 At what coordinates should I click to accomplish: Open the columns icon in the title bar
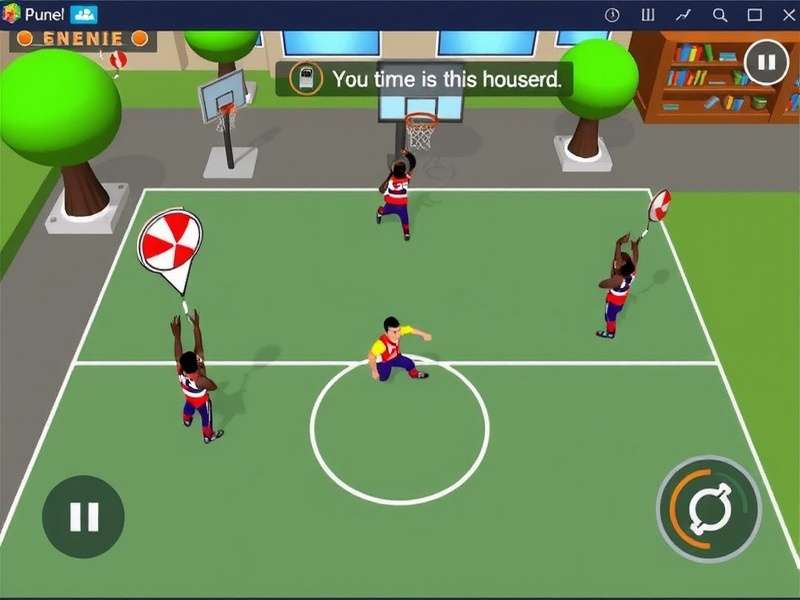(x=648, y=15)
